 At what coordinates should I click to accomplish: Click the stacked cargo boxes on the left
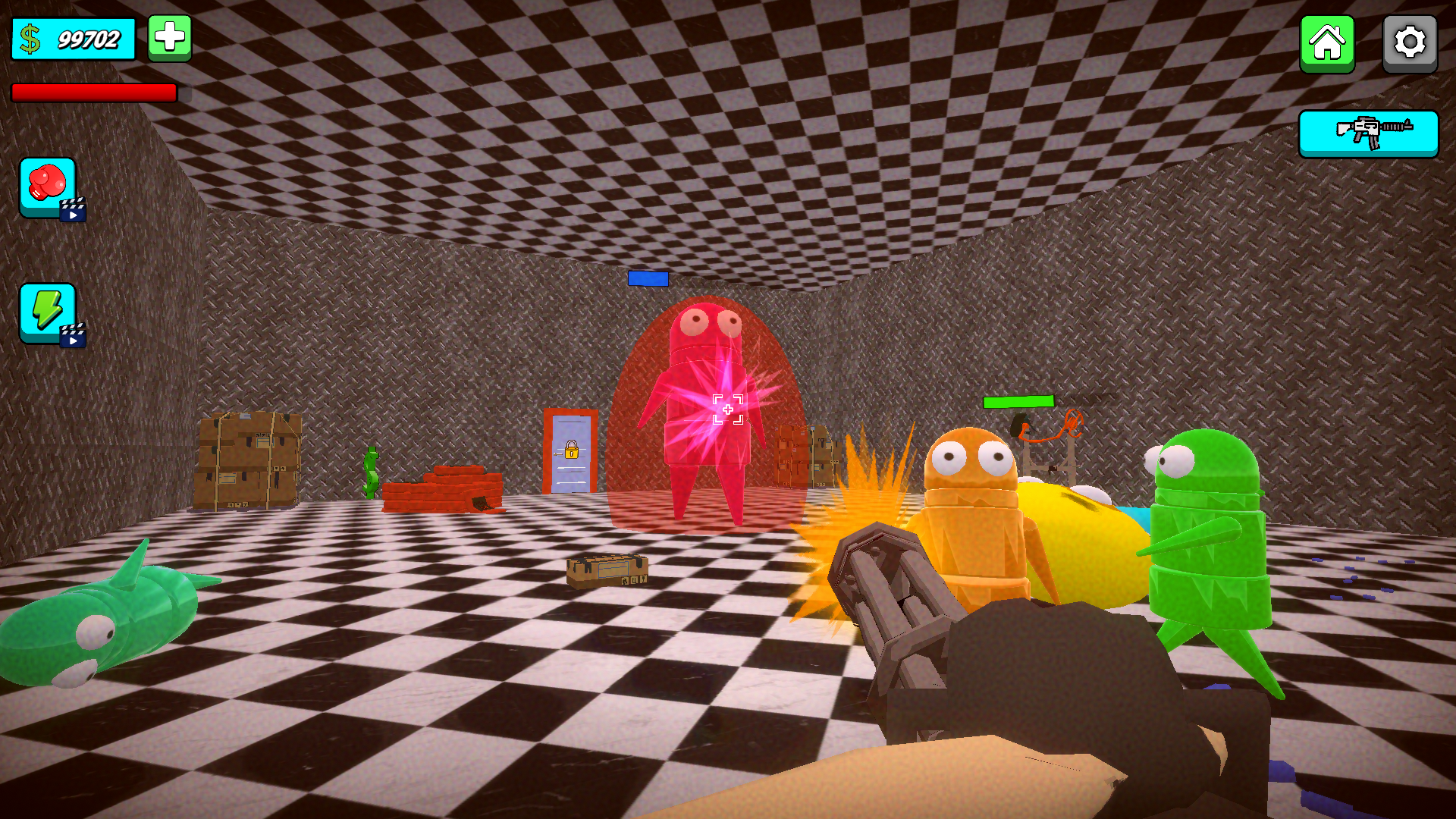[x=249, y=459]
